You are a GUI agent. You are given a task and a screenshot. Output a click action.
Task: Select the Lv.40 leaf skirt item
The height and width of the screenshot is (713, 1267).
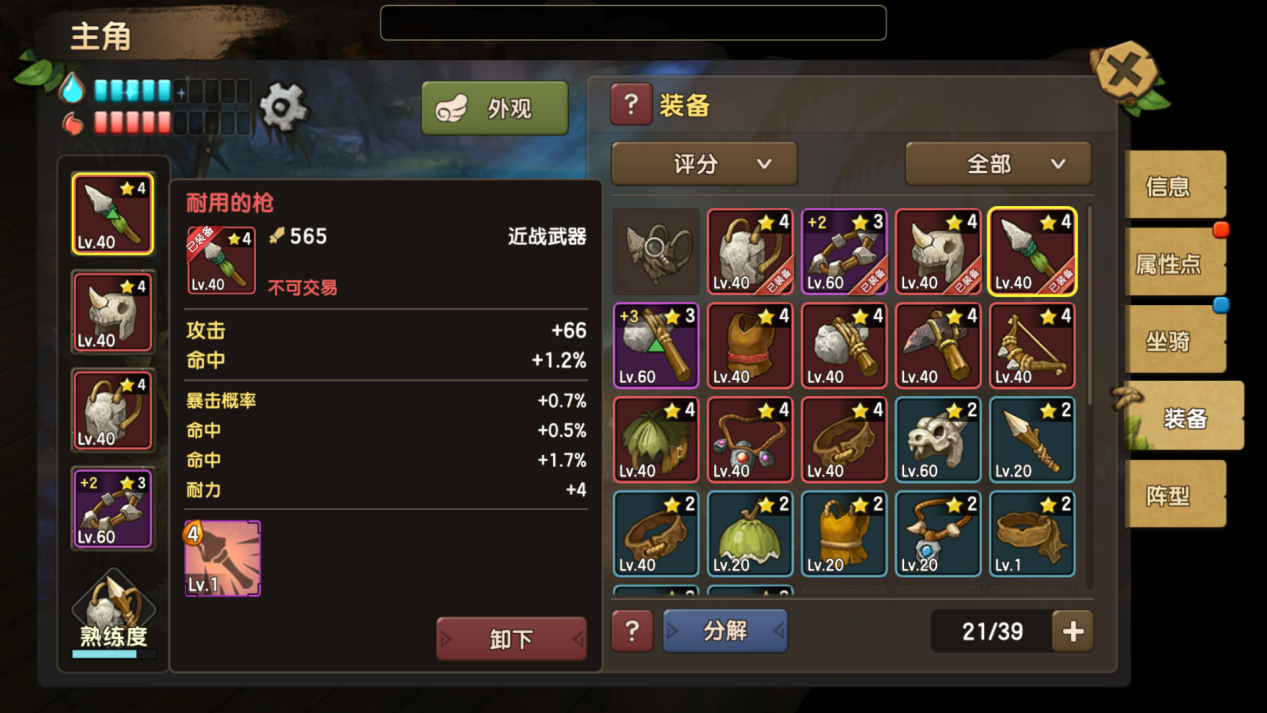(x=656, y=439)
